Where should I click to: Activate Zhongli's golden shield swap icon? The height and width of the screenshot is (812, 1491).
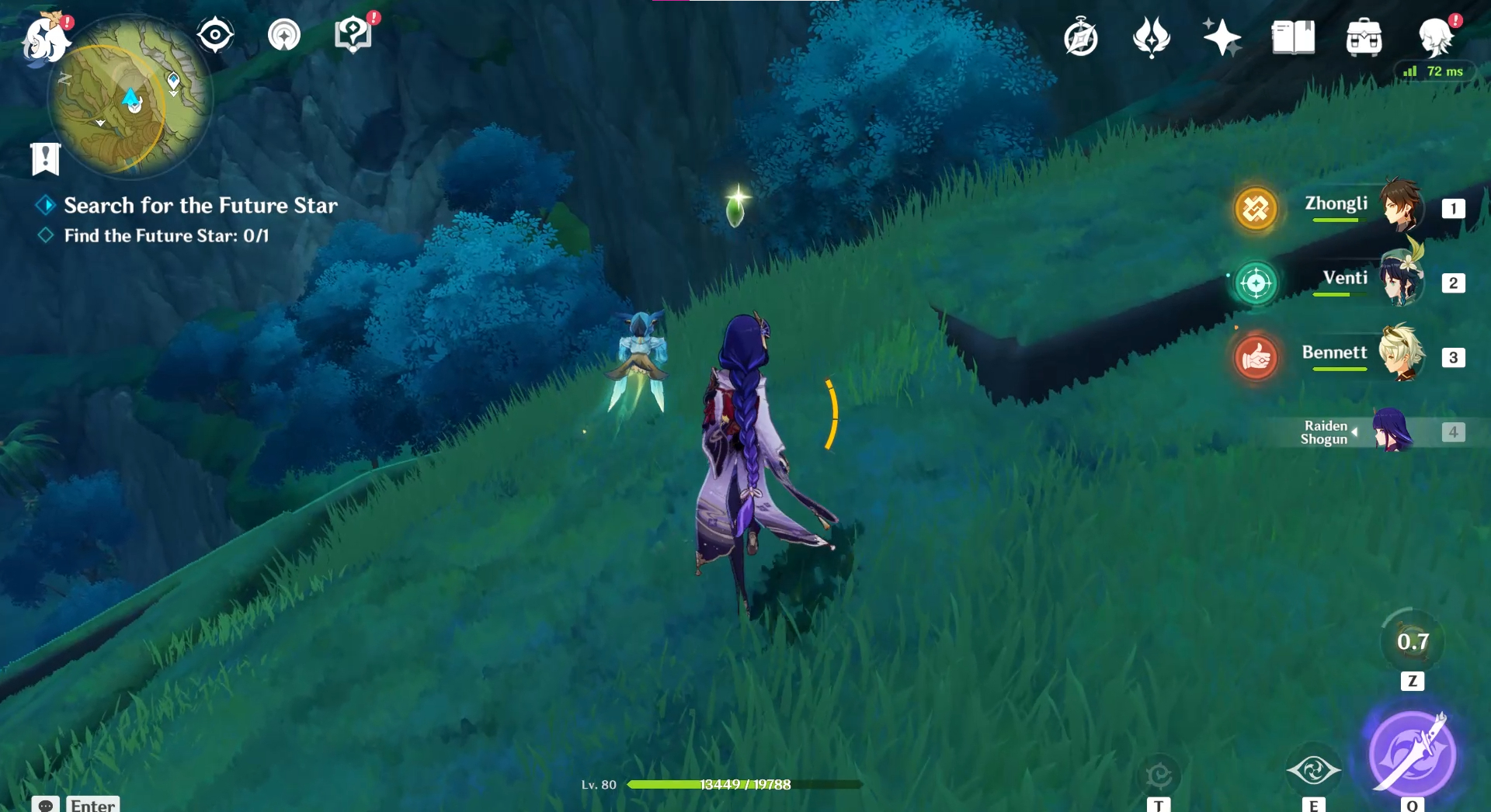(1256, 208)
